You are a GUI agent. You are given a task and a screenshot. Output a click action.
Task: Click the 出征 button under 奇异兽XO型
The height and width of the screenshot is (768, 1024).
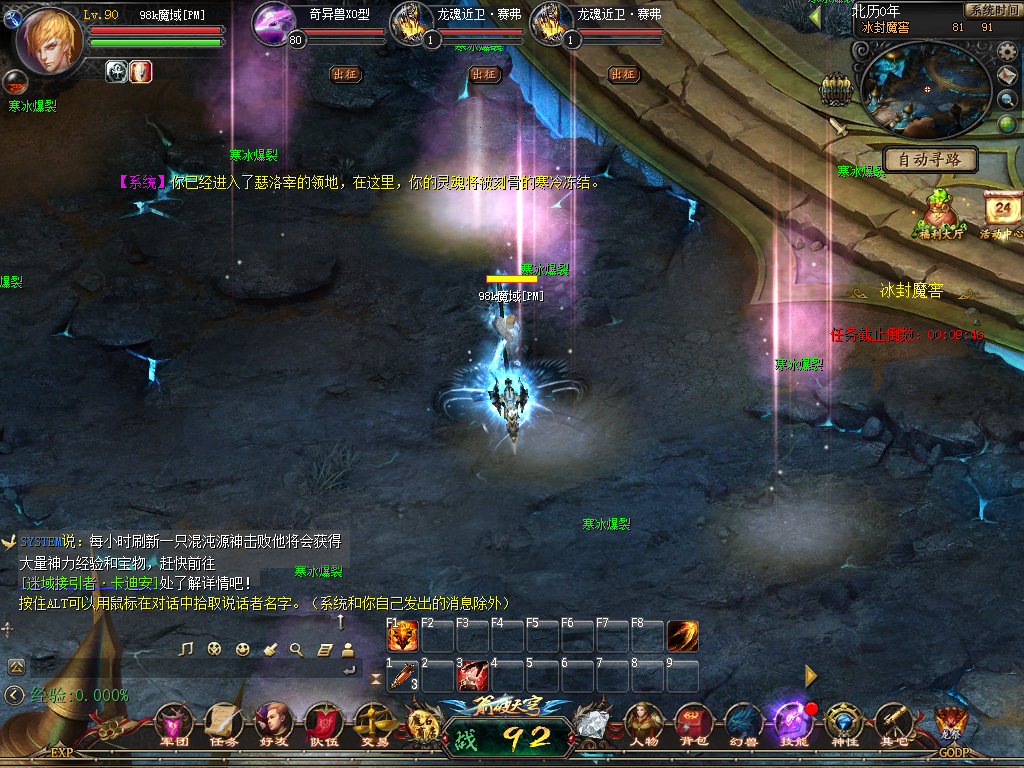tap(345, 74)
